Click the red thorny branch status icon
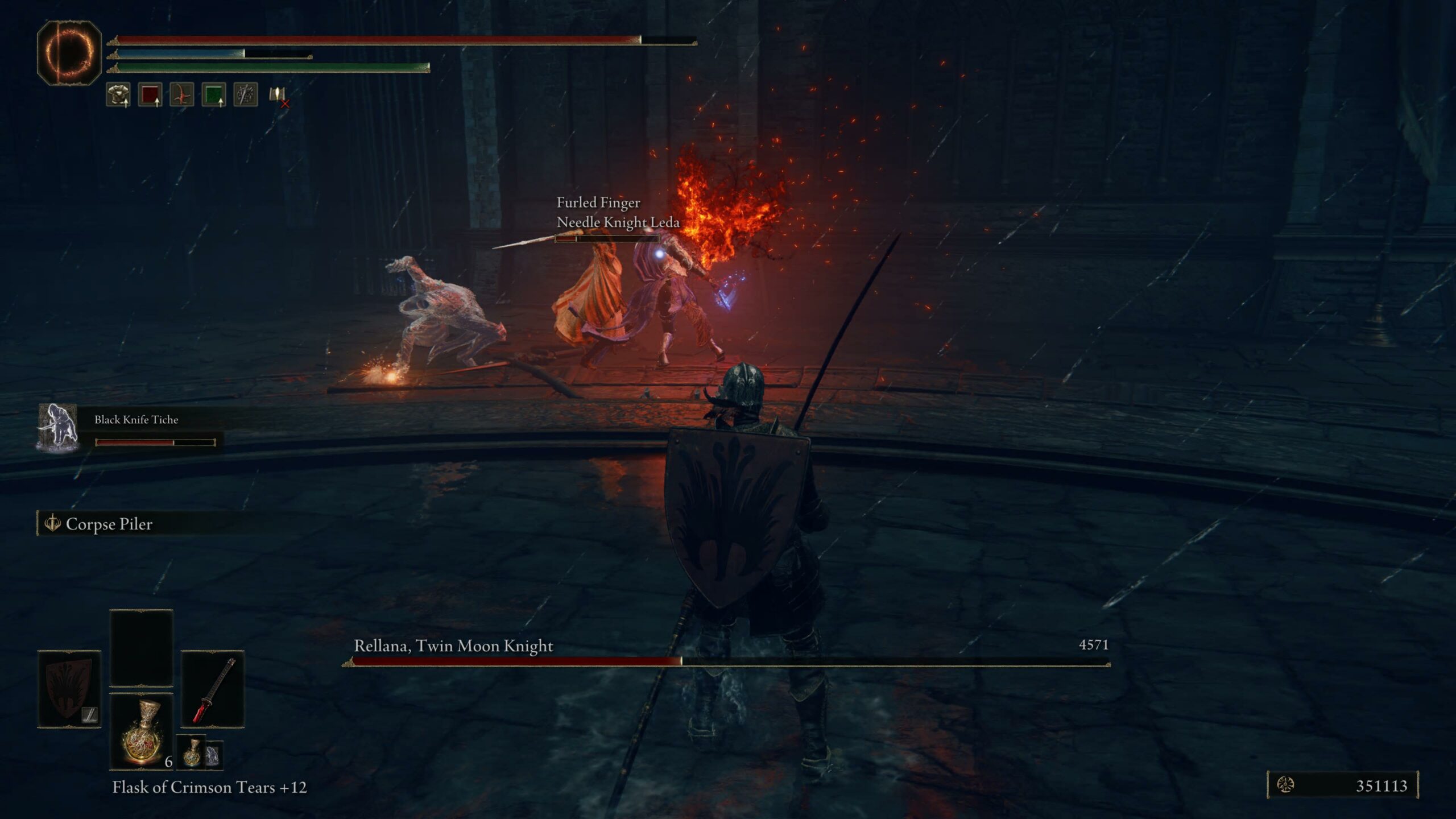 point(182,94)
